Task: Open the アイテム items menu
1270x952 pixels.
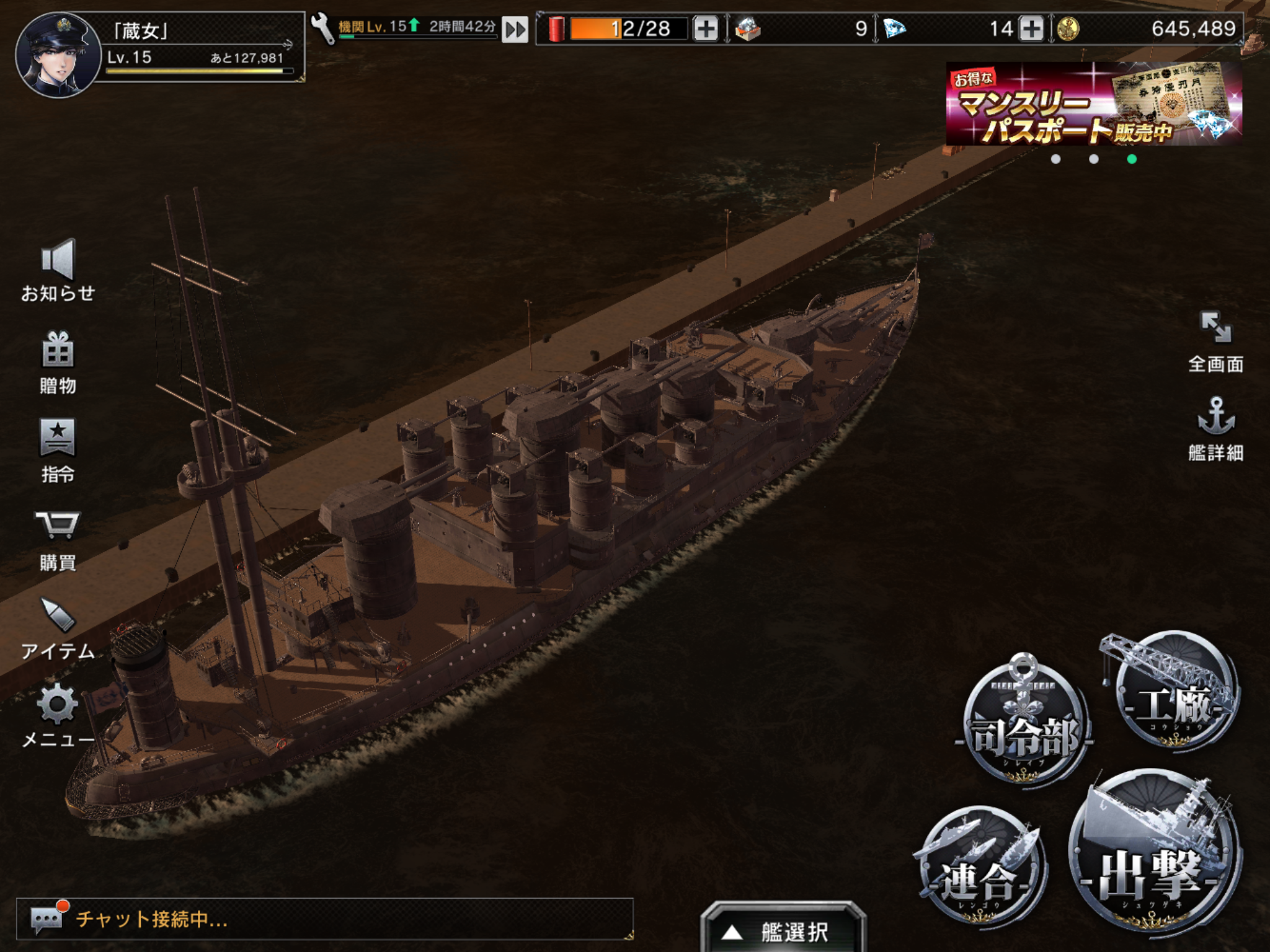Action: tap(58, 626)
